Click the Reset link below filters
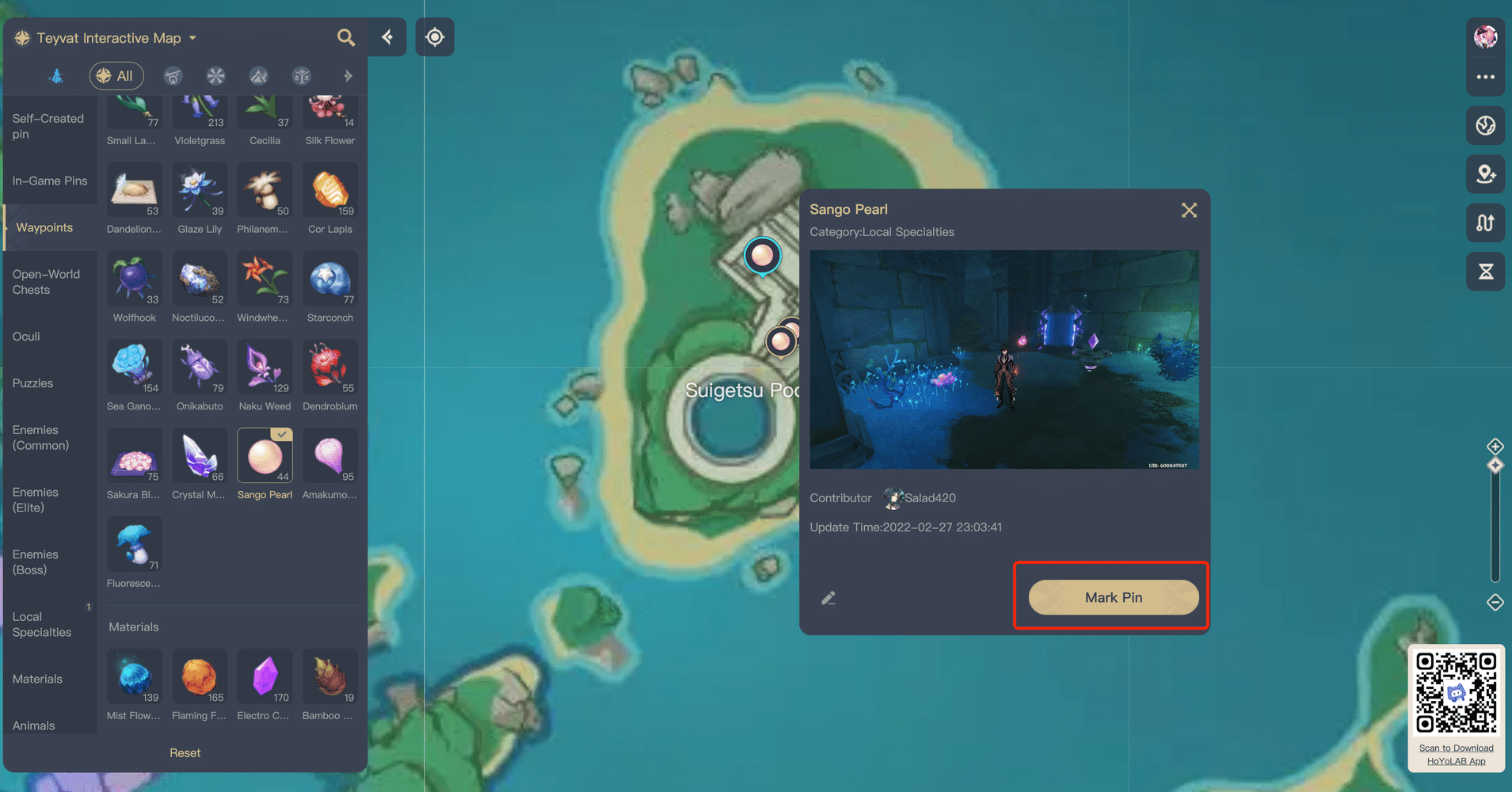Image resolution: width=1512 pixels, height=792 pixels. pyautogui.click(x=185, y=752)
